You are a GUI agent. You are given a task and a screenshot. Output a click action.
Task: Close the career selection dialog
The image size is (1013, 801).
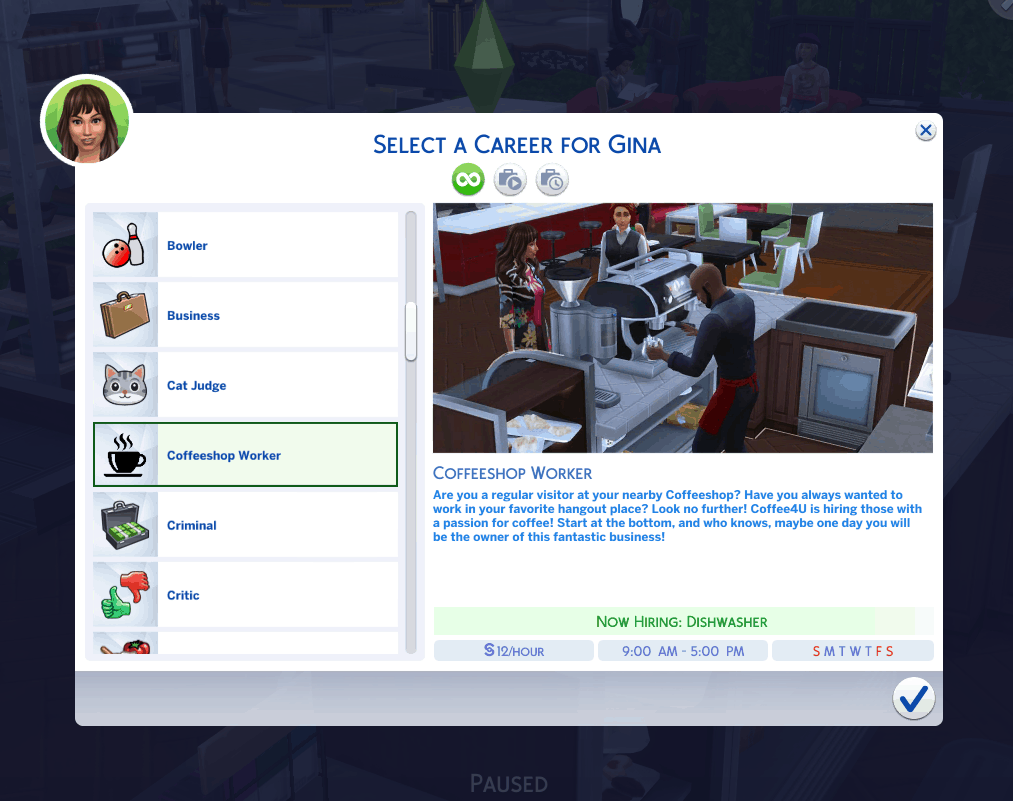click(x=926, y=131)
